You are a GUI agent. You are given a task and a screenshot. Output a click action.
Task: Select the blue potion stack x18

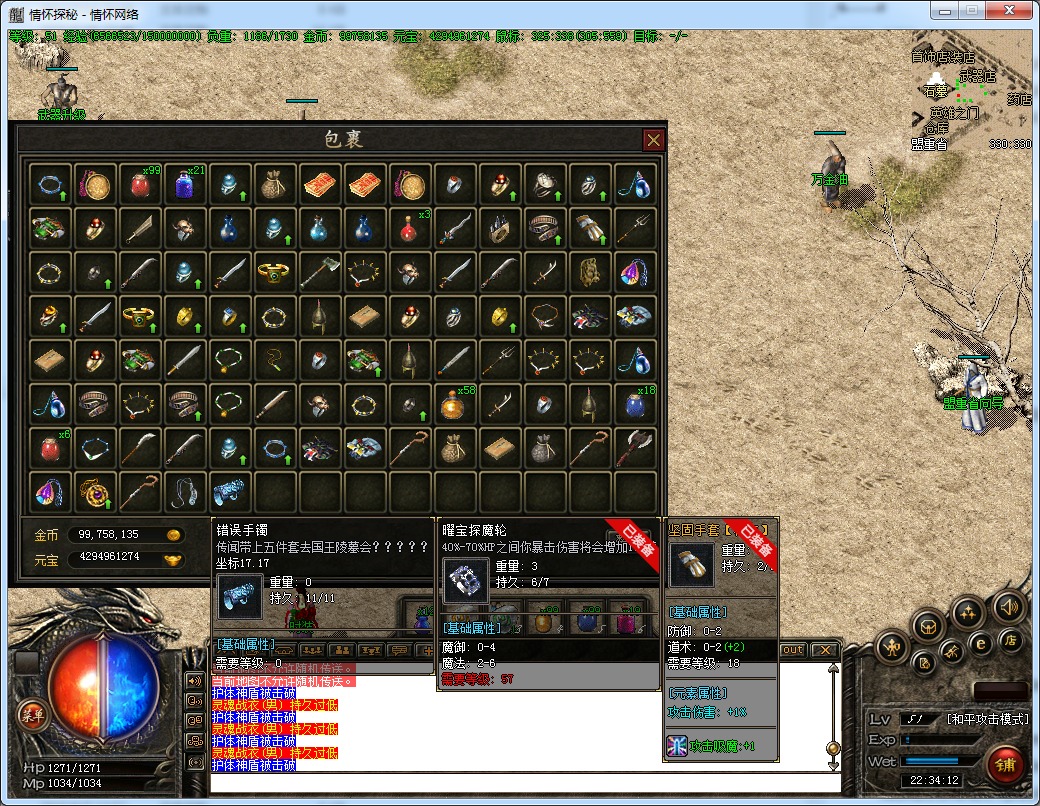pos(635,404)
